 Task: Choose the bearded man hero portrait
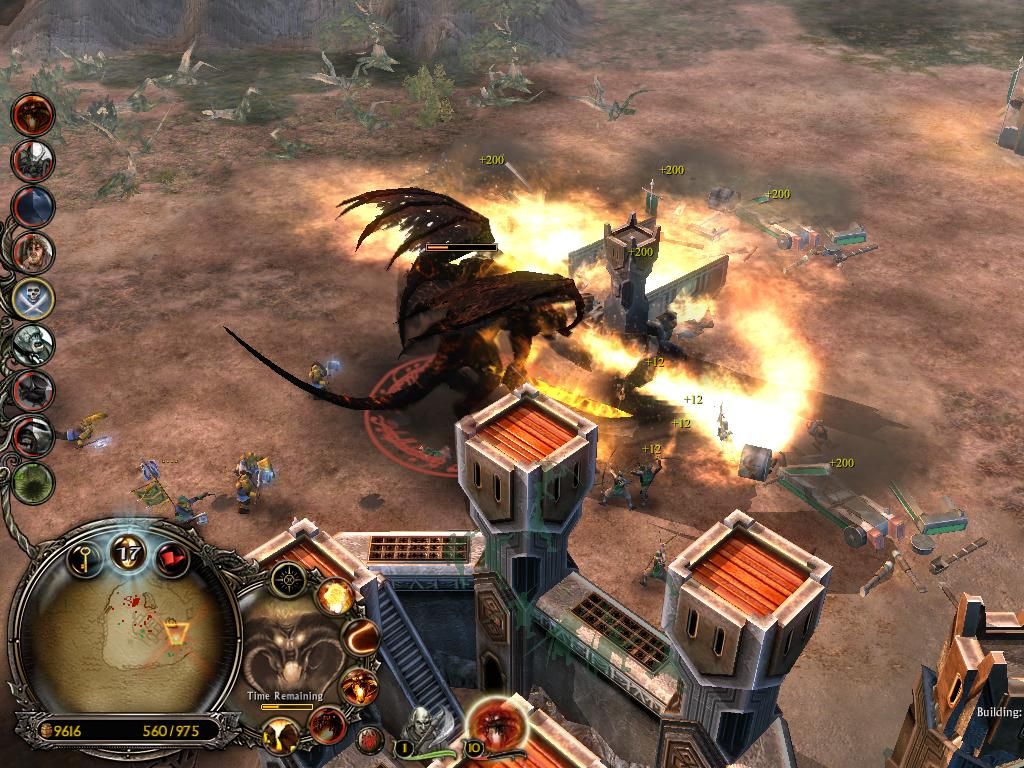click(x=33, y=251)
